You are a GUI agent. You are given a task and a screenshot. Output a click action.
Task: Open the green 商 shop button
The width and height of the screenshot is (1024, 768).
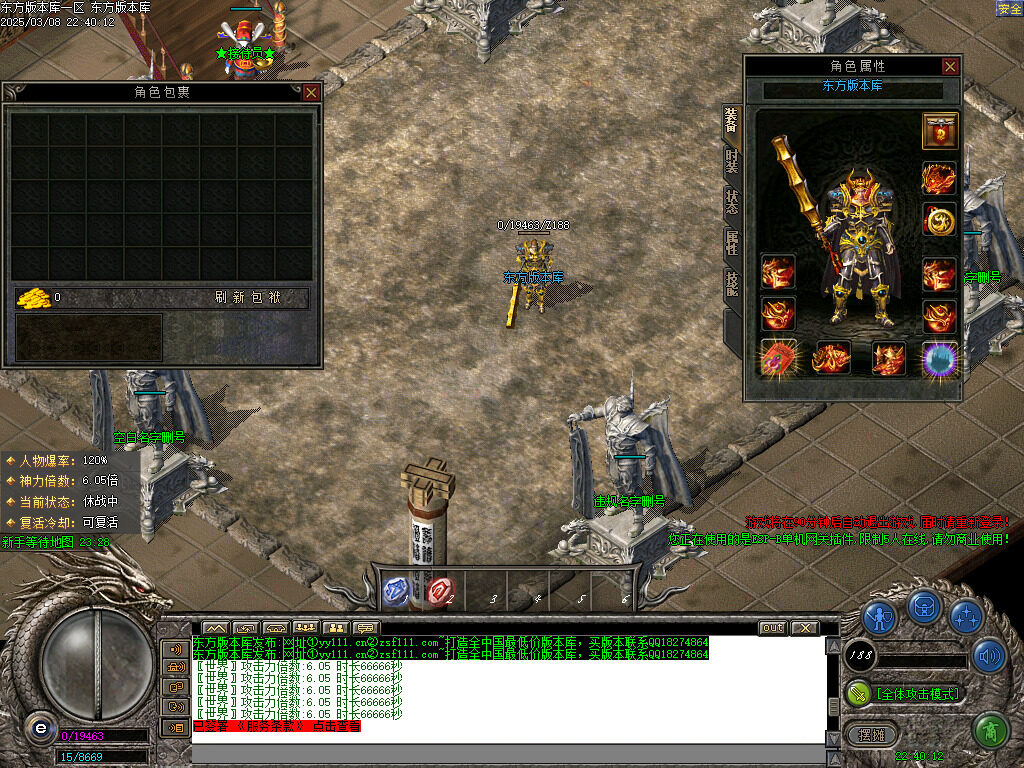989,731
